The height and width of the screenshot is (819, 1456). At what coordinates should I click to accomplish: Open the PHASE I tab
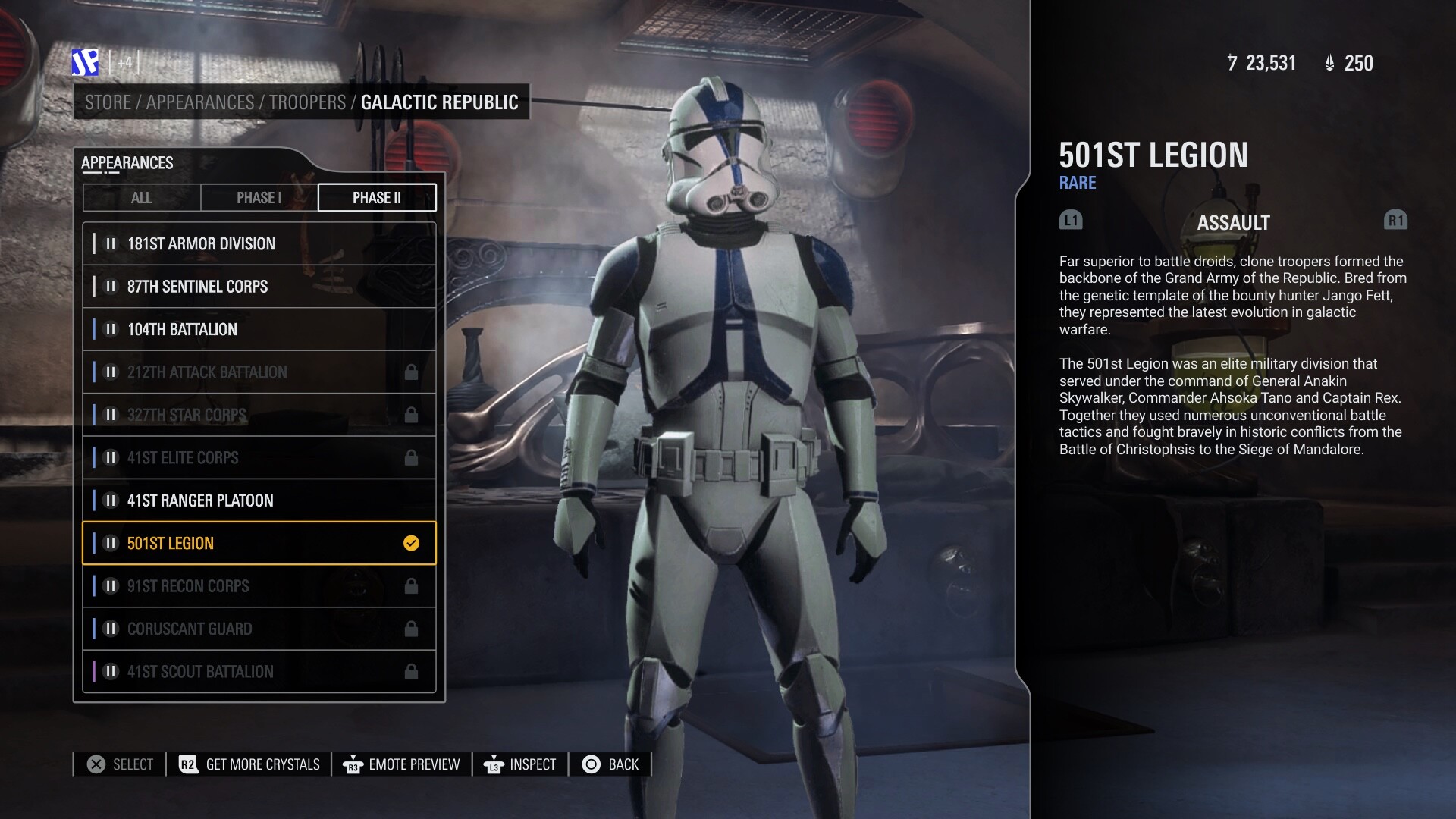pos(259,198)
